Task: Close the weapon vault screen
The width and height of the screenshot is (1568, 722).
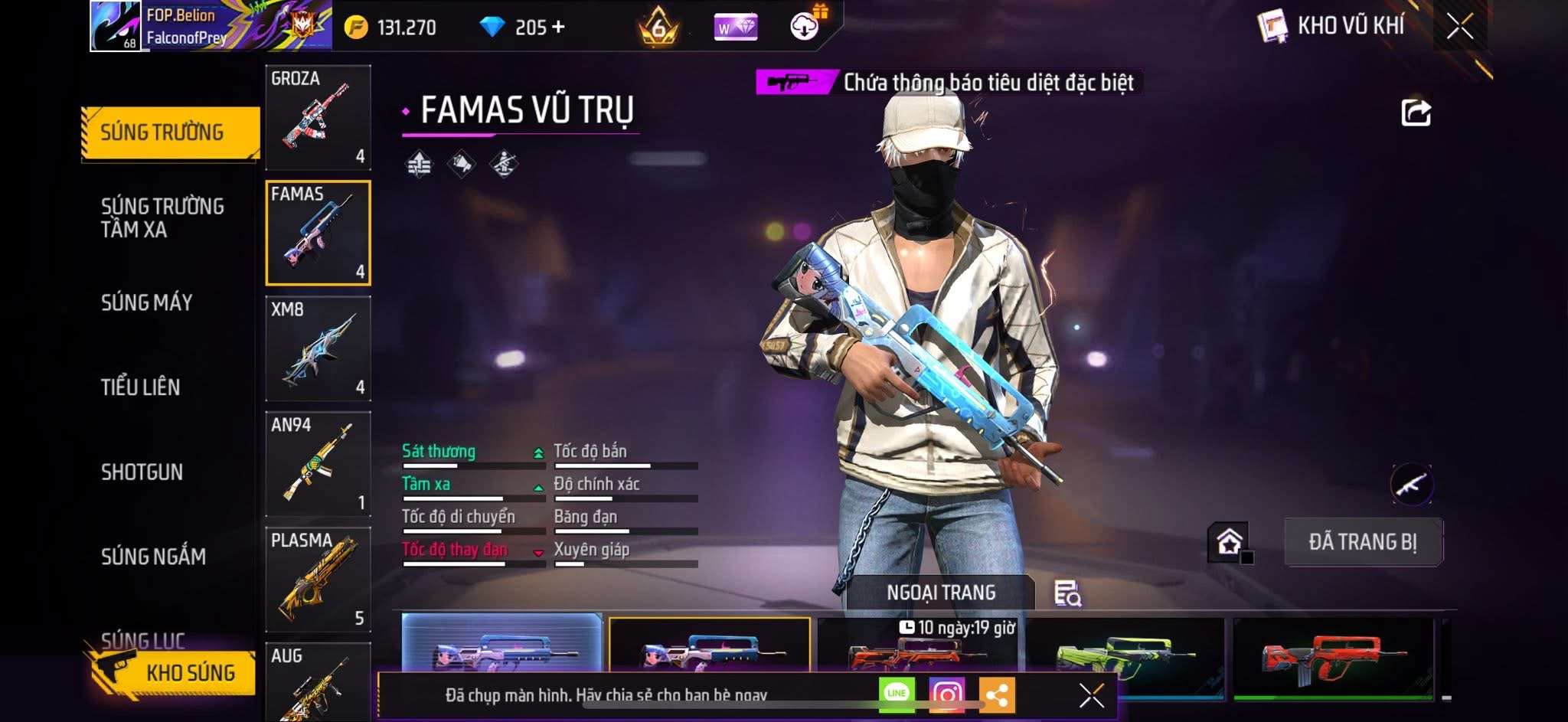Action: tap(1459, 28)
